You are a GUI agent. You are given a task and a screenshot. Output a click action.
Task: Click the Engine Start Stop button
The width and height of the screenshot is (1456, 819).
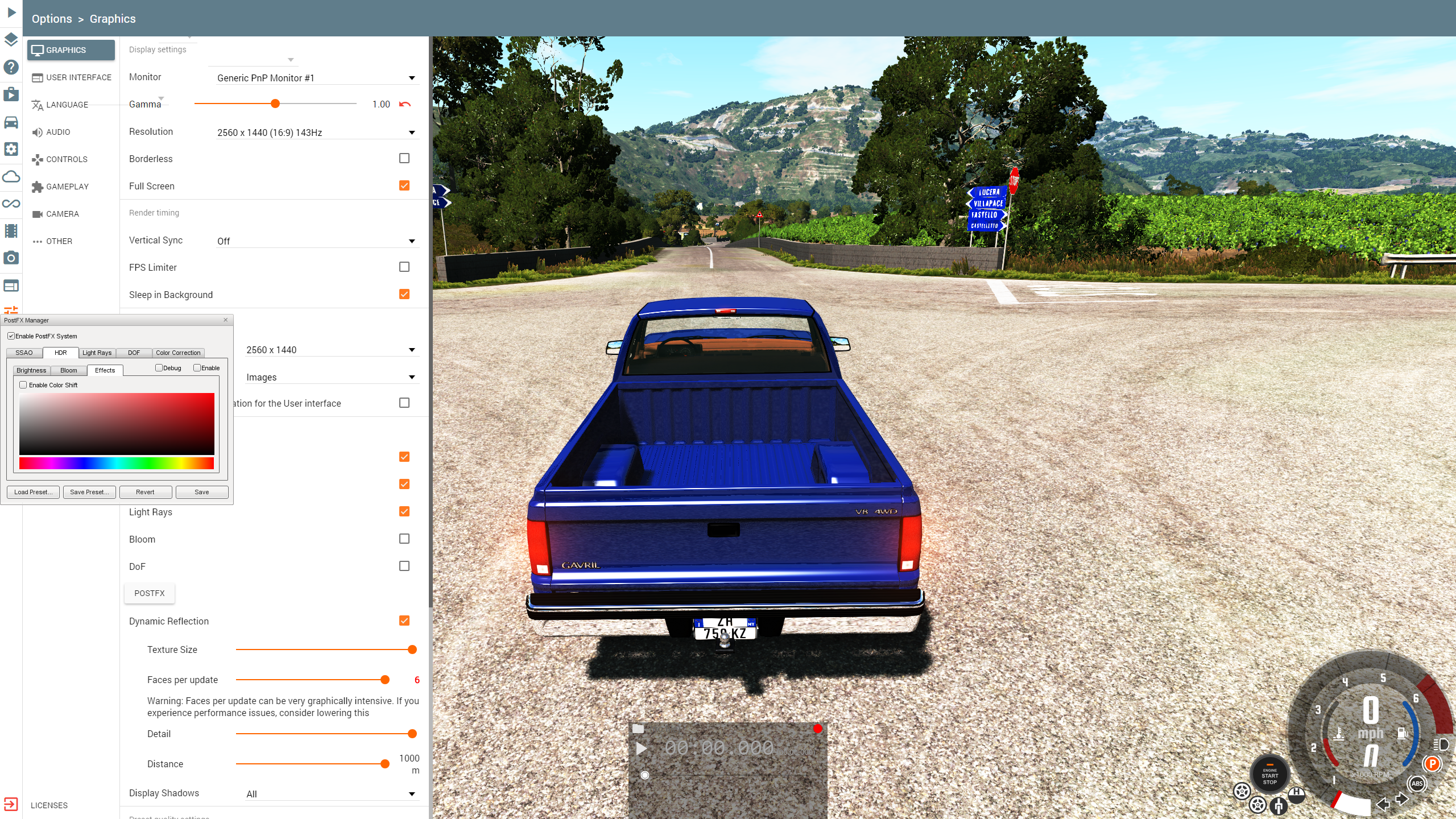click(1269, 775)
